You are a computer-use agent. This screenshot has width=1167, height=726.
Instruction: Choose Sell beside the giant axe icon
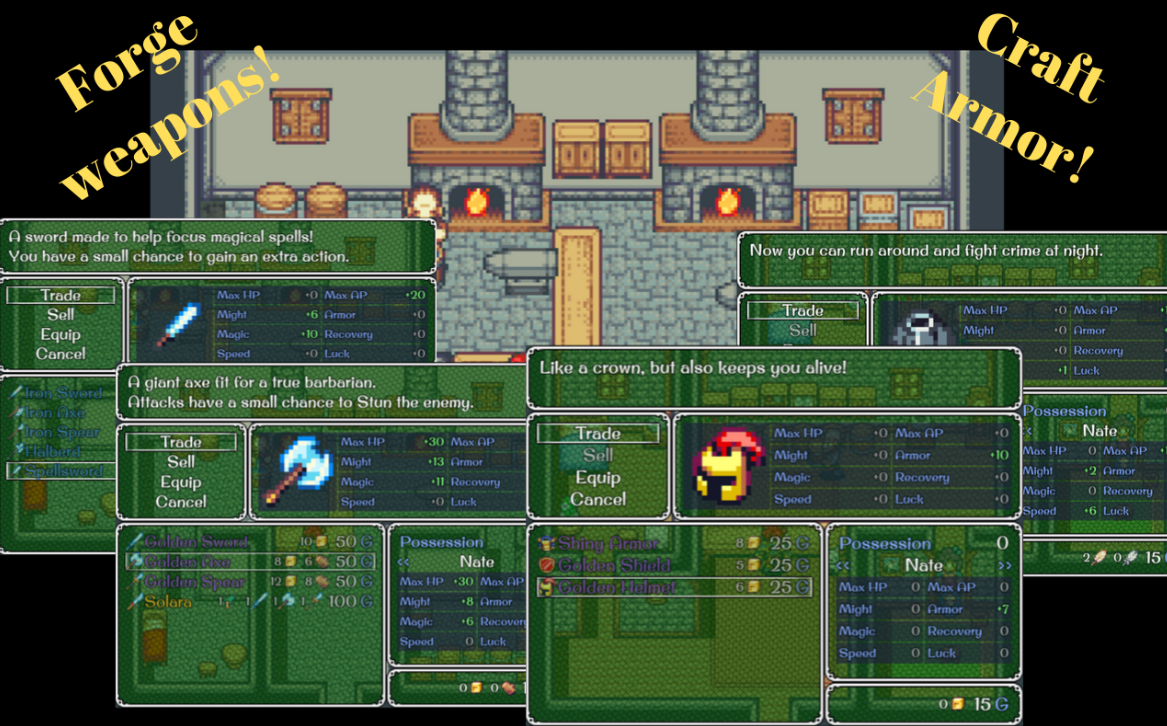181,462
